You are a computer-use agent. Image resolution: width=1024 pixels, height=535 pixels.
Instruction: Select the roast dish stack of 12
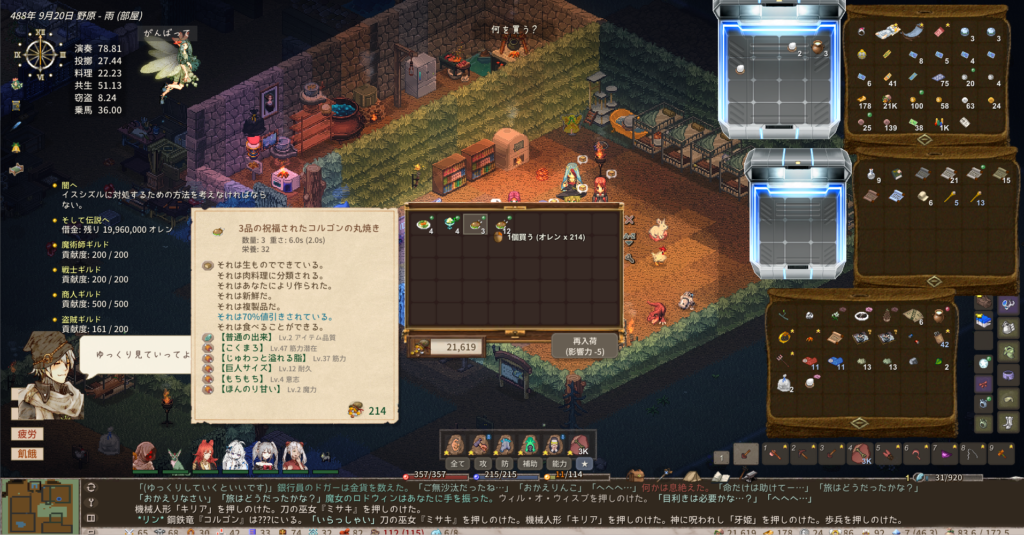point(501,225)
